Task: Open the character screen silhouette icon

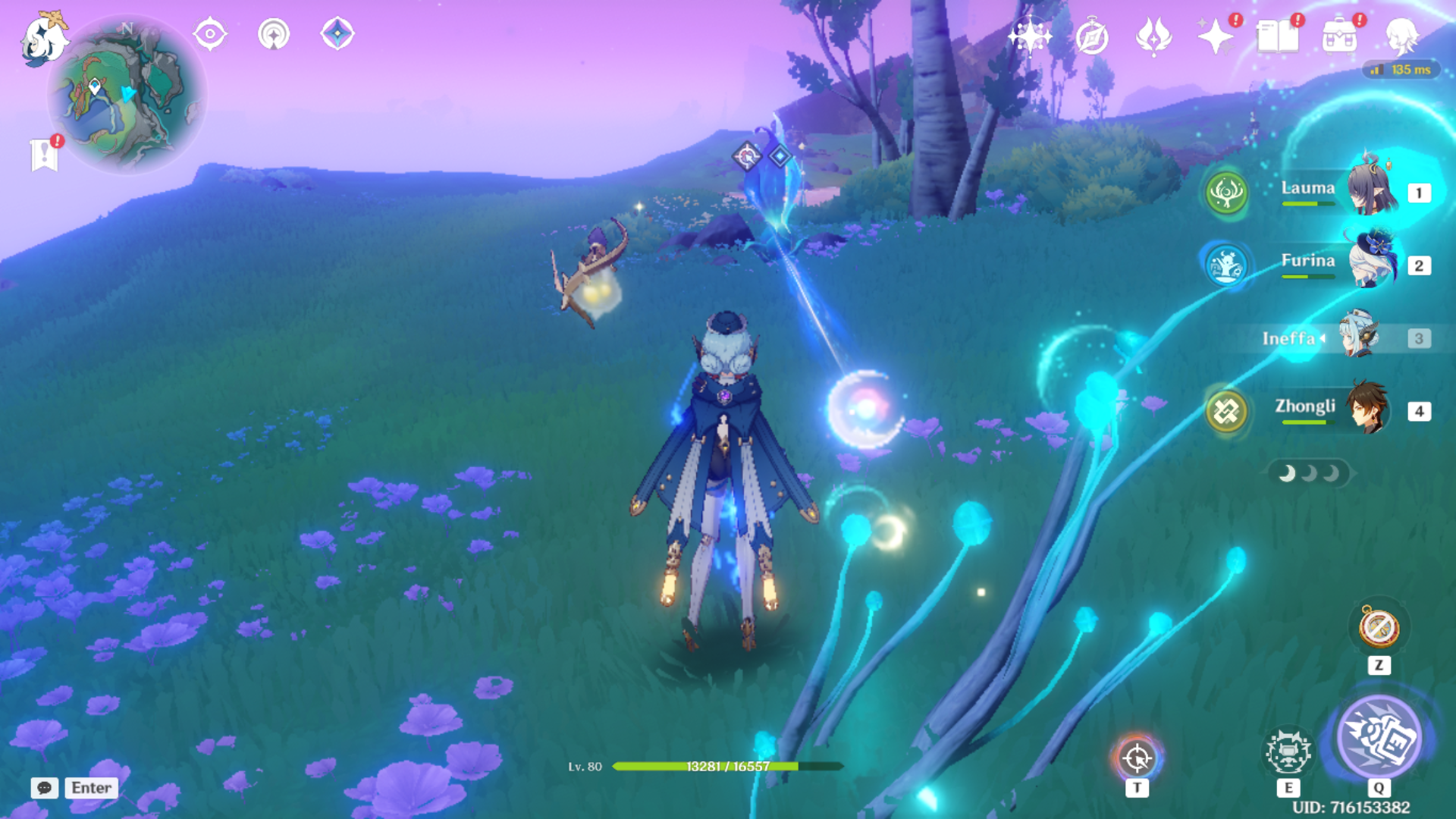Action: point(1401,36)
